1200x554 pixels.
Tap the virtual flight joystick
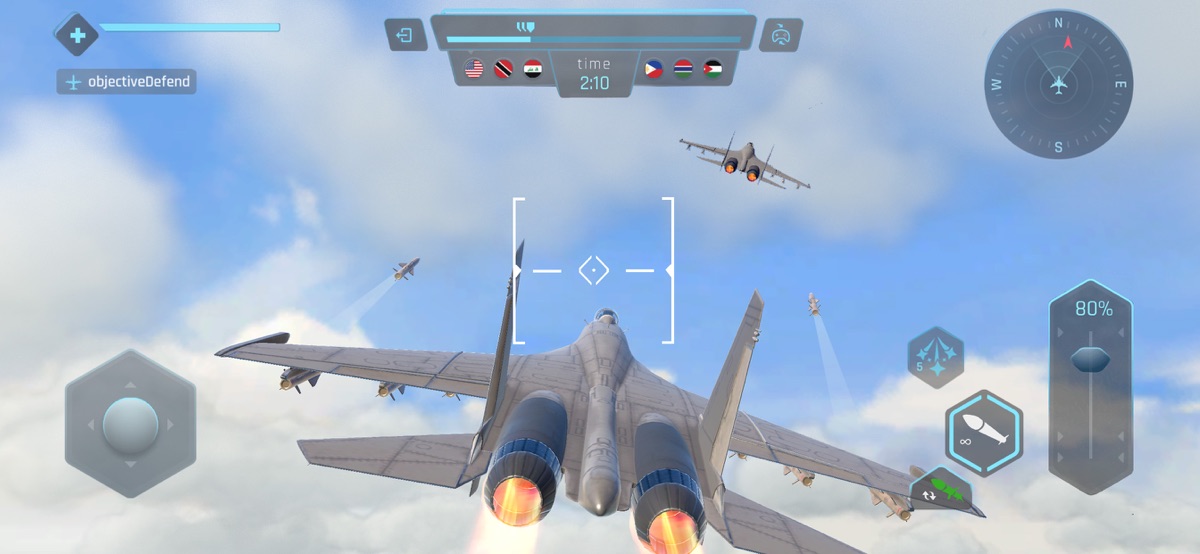coord(130,424)
